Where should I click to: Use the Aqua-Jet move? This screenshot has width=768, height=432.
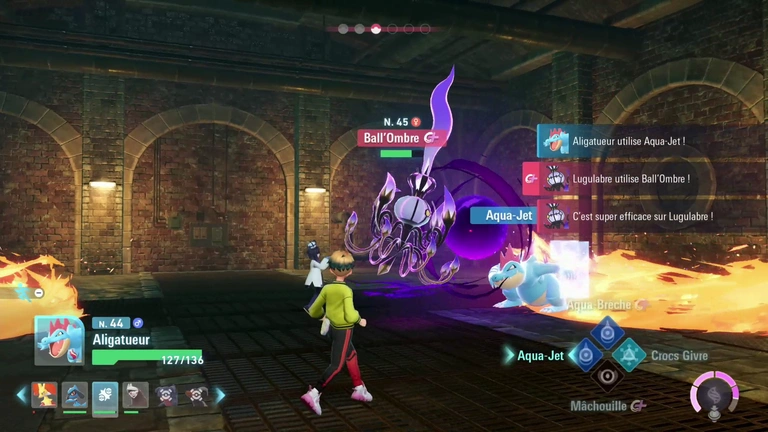point(585,355)
